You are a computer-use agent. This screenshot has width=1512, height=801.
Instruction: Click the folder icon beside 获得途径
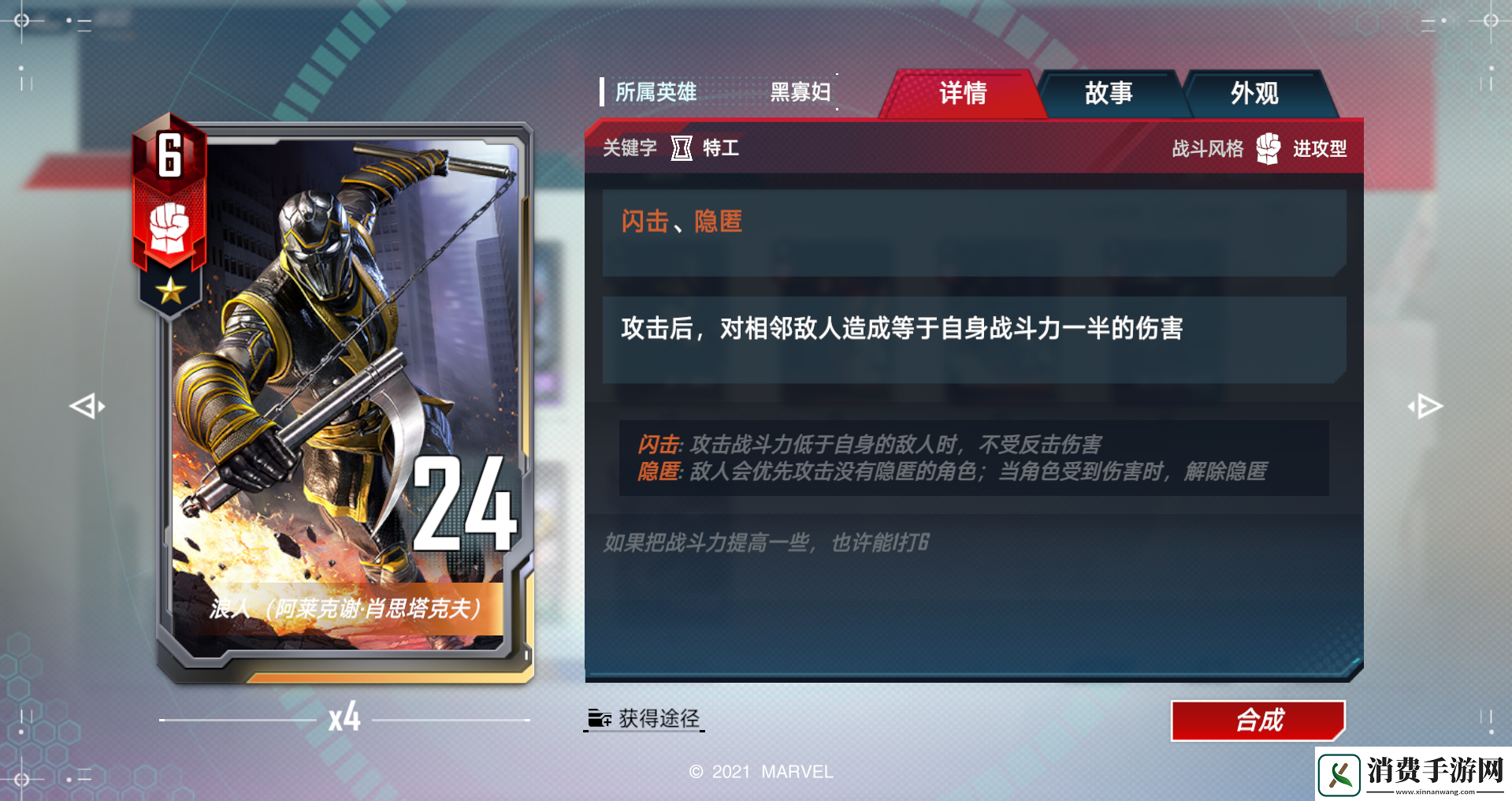(x=600, y=717)
